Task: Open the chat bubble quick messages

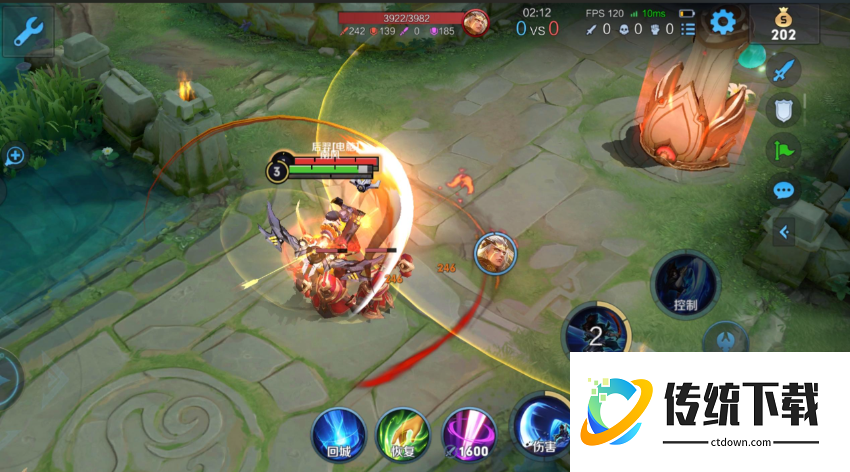Action: [x=782, y=190]
